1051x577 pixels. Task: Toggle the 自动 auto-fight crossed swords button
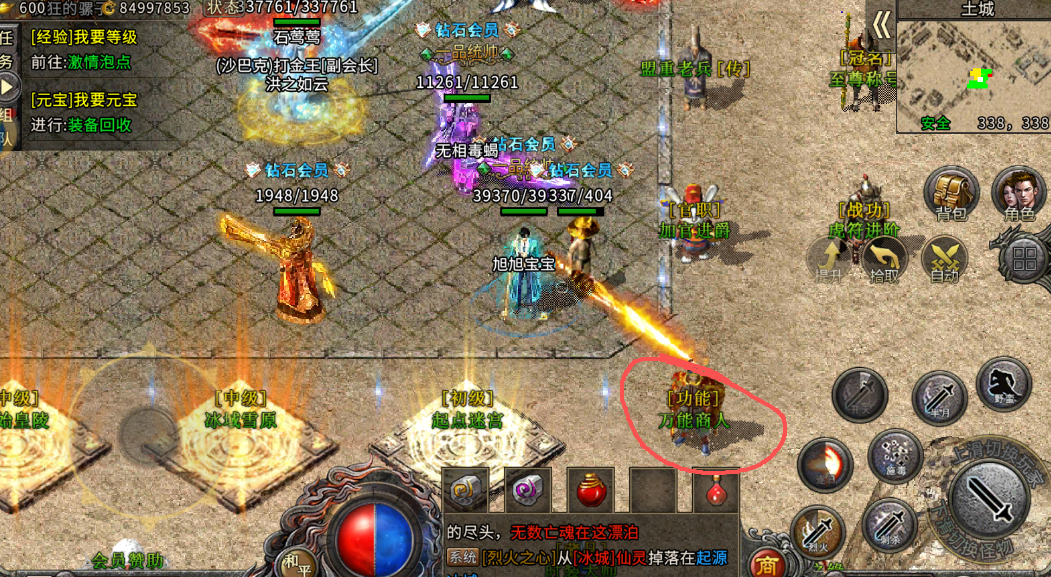[944, 259]
